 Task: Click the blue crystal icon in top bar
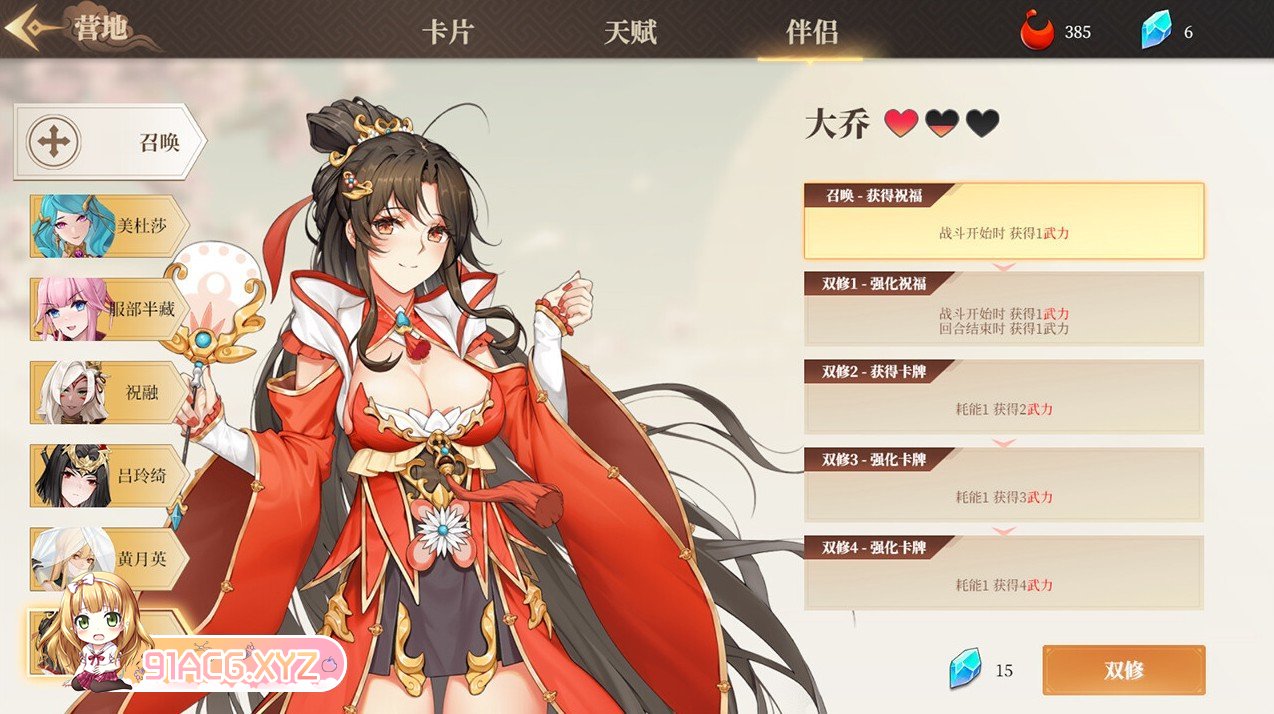point(1156,31)
